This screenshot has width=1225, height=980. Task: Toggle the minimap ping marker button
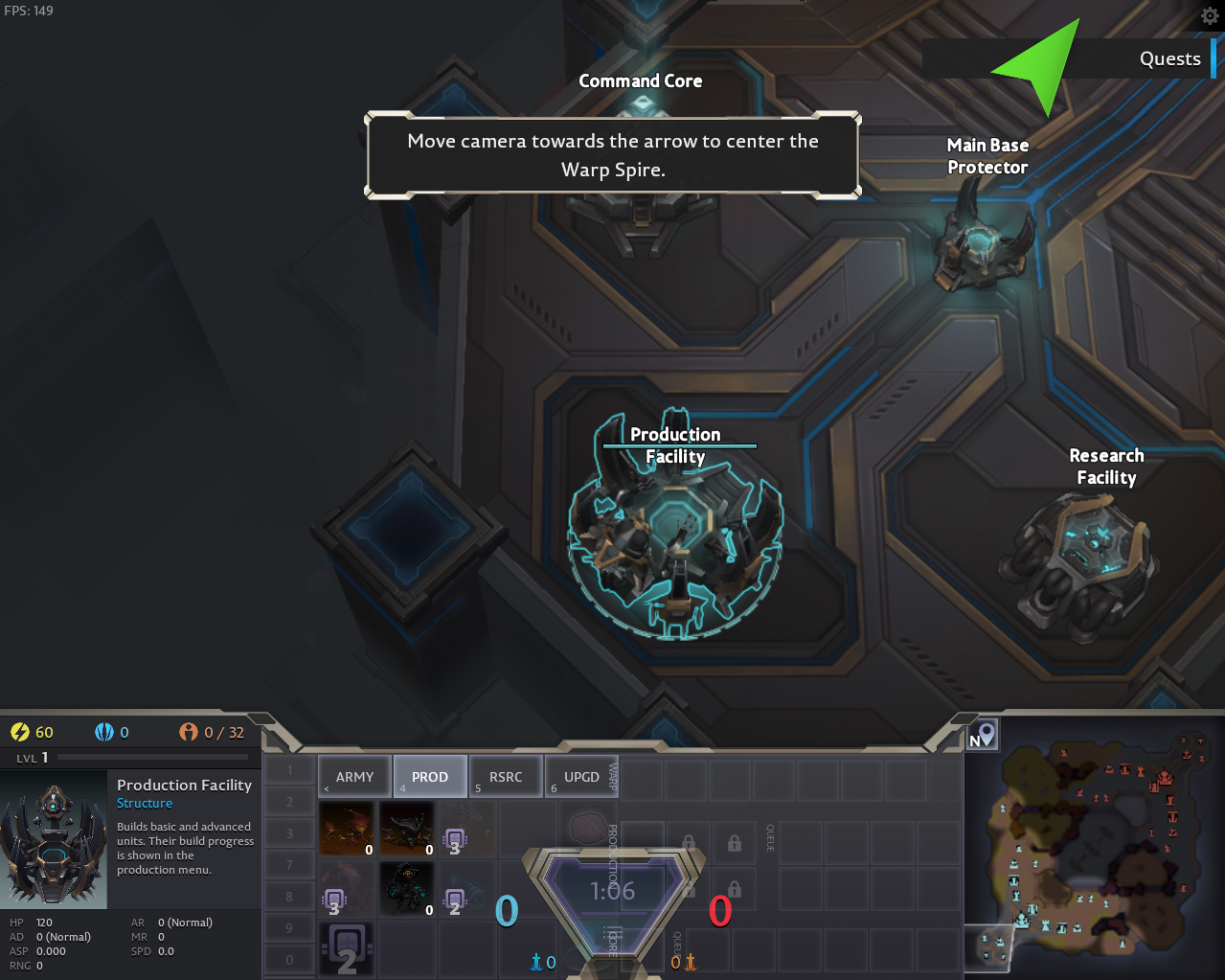click(x=982, y=736)
